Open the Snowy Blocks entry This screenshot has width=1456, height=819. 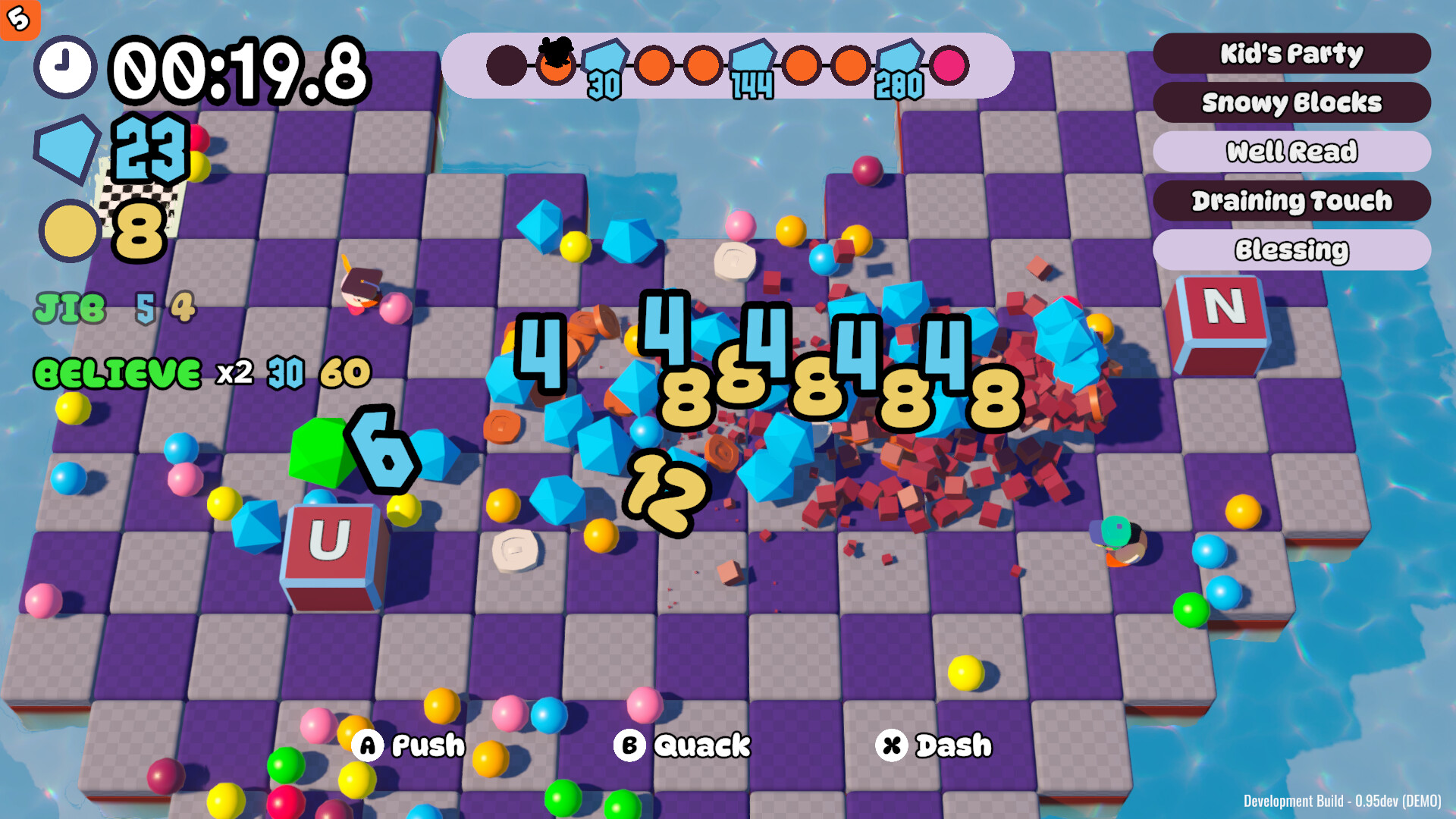point(1292,102)
